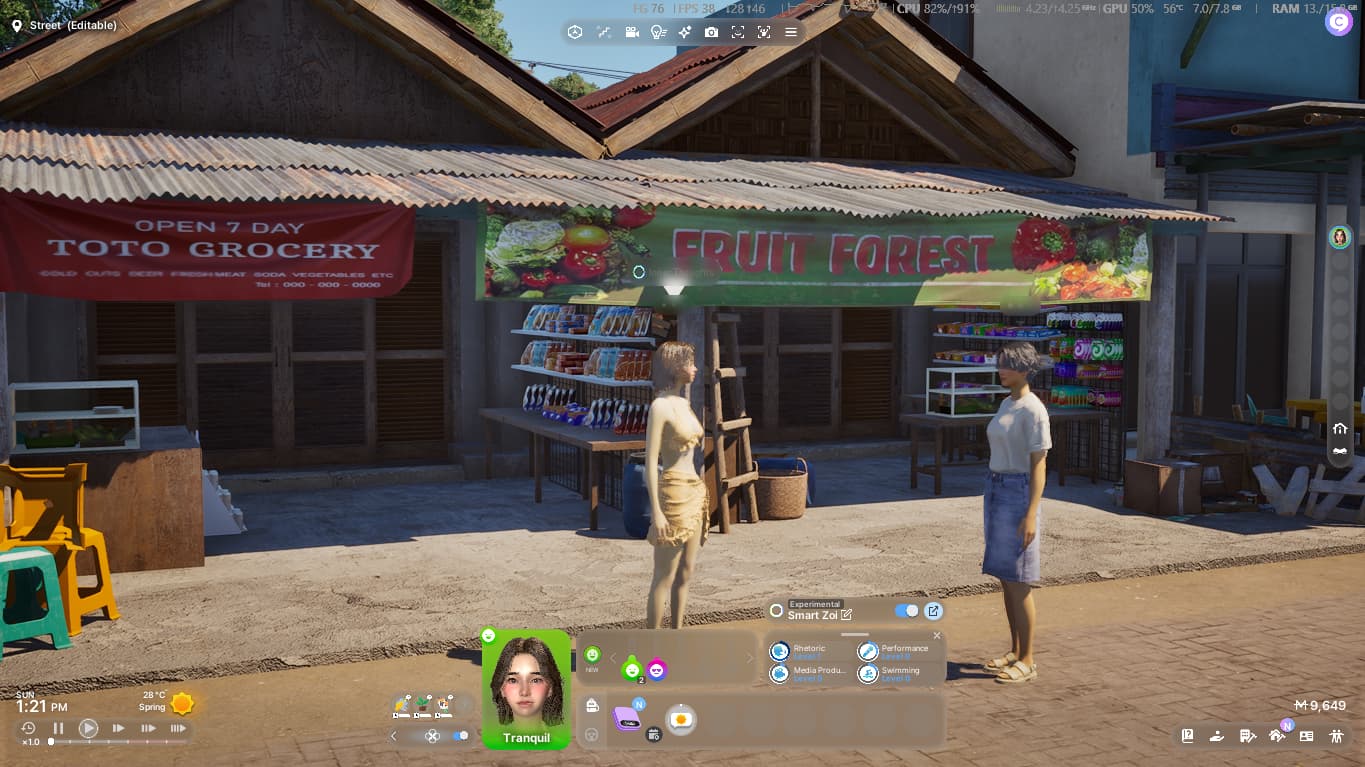Open the backpack inventory tab
The width and height of the screenshot is (1365, 767).
pyautogui.click(x=592, y=706)
